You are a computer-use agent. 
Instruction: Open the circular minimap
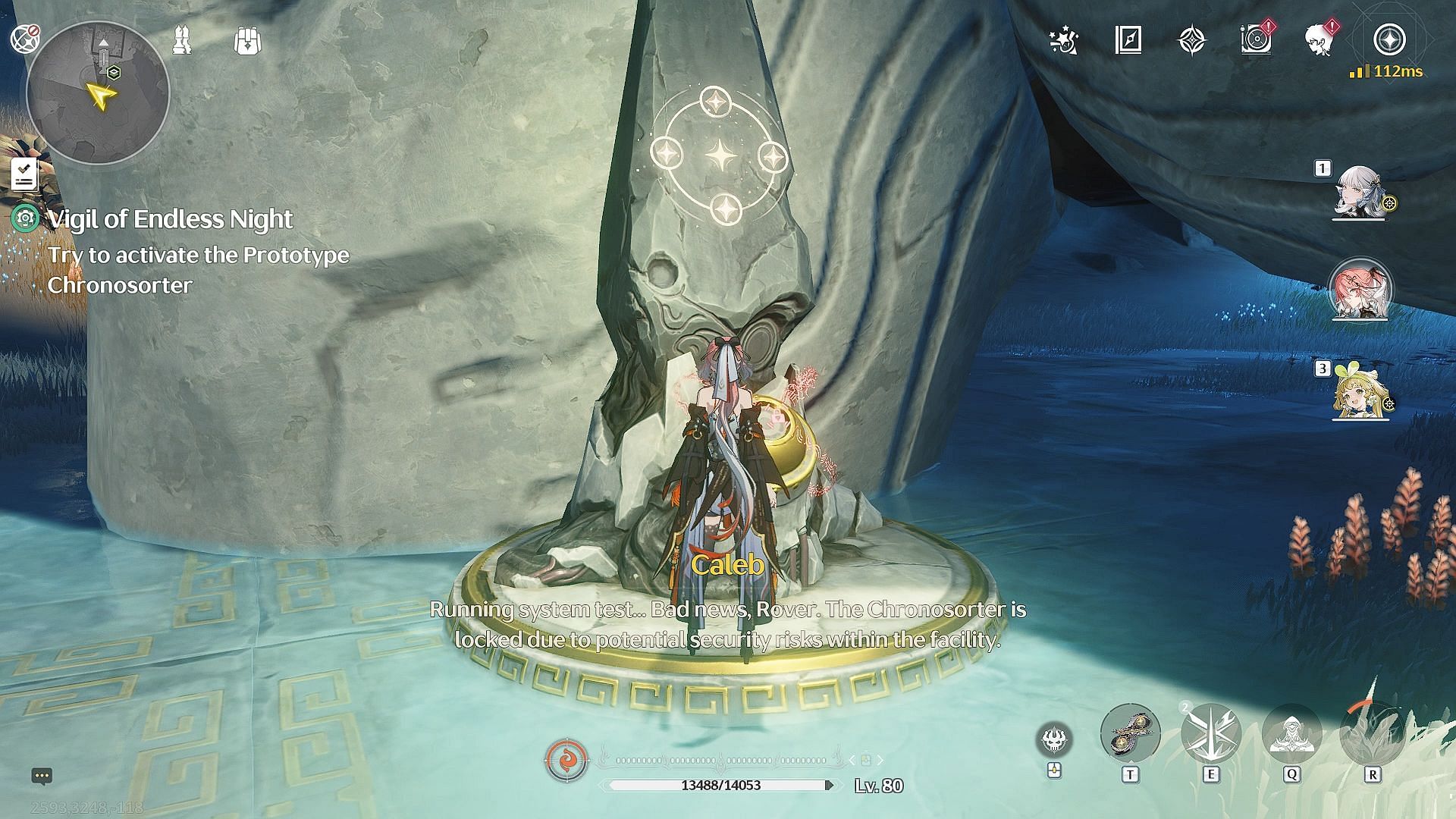click(x=98, y=93)
